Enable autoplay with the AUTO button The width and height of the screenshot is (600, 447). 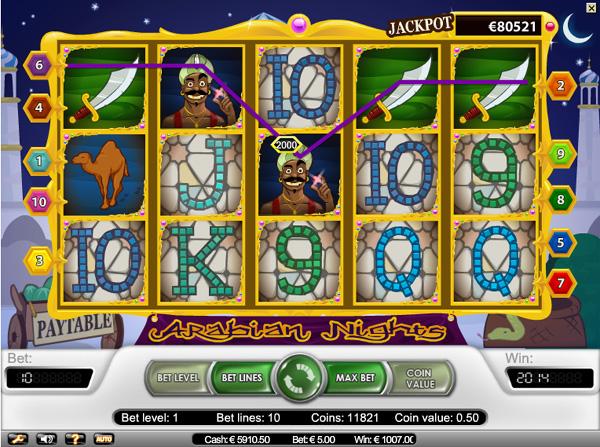pyautogui.click(x=101, y=438)
